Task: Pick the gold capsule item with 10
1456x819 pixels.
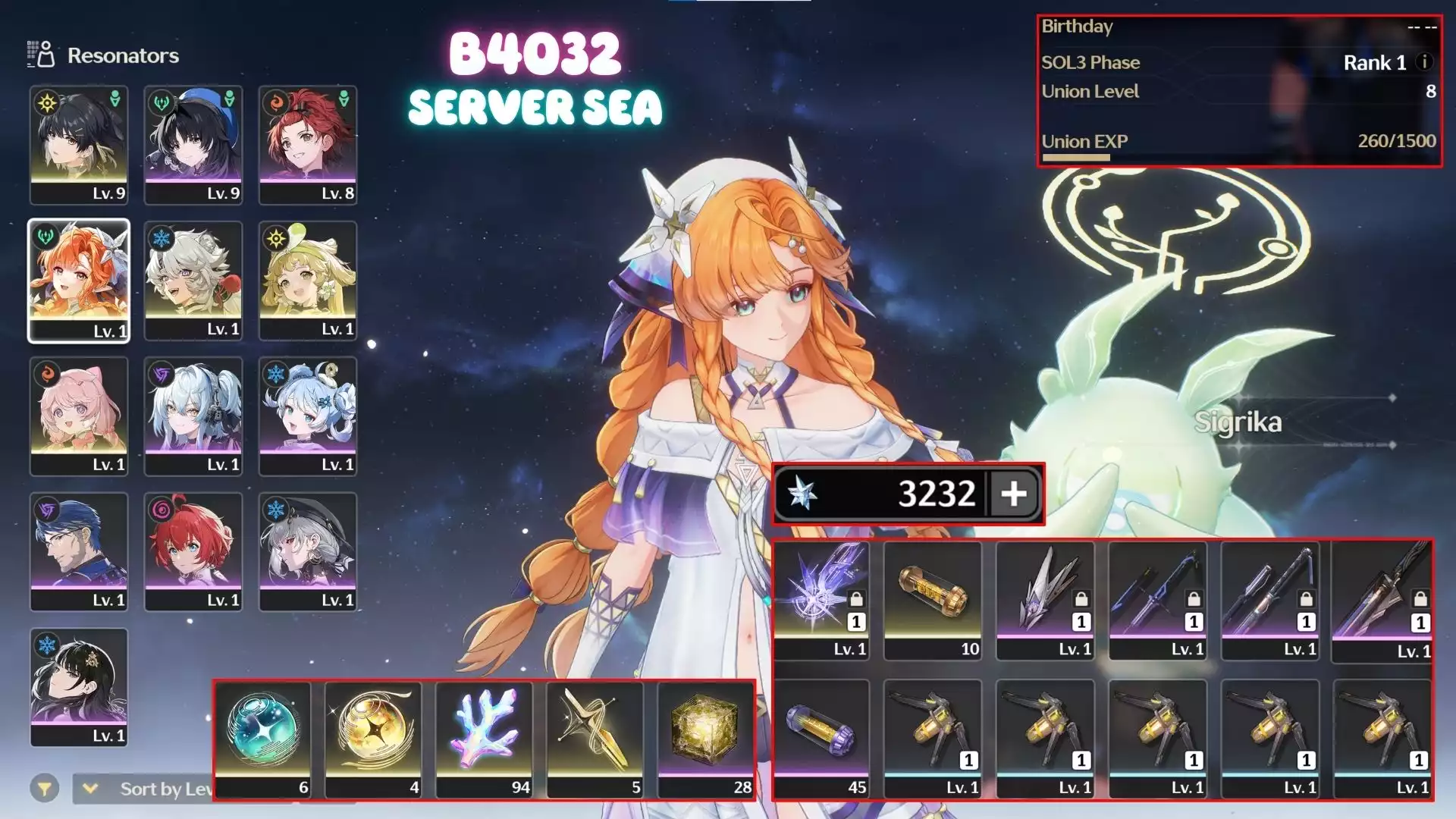Action: pos(933,600)
